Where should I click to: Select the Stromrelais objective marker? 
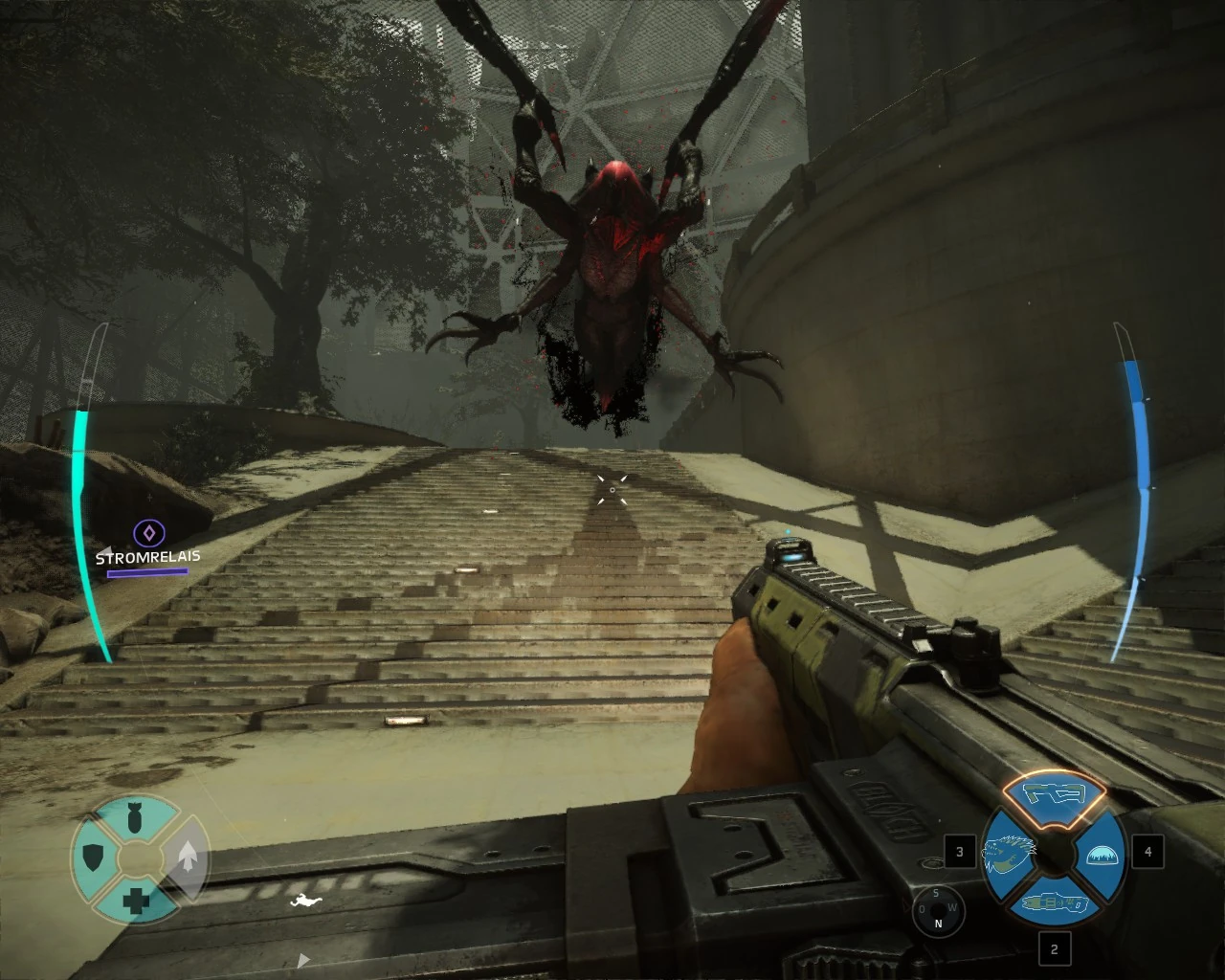(x=148, y=533)
